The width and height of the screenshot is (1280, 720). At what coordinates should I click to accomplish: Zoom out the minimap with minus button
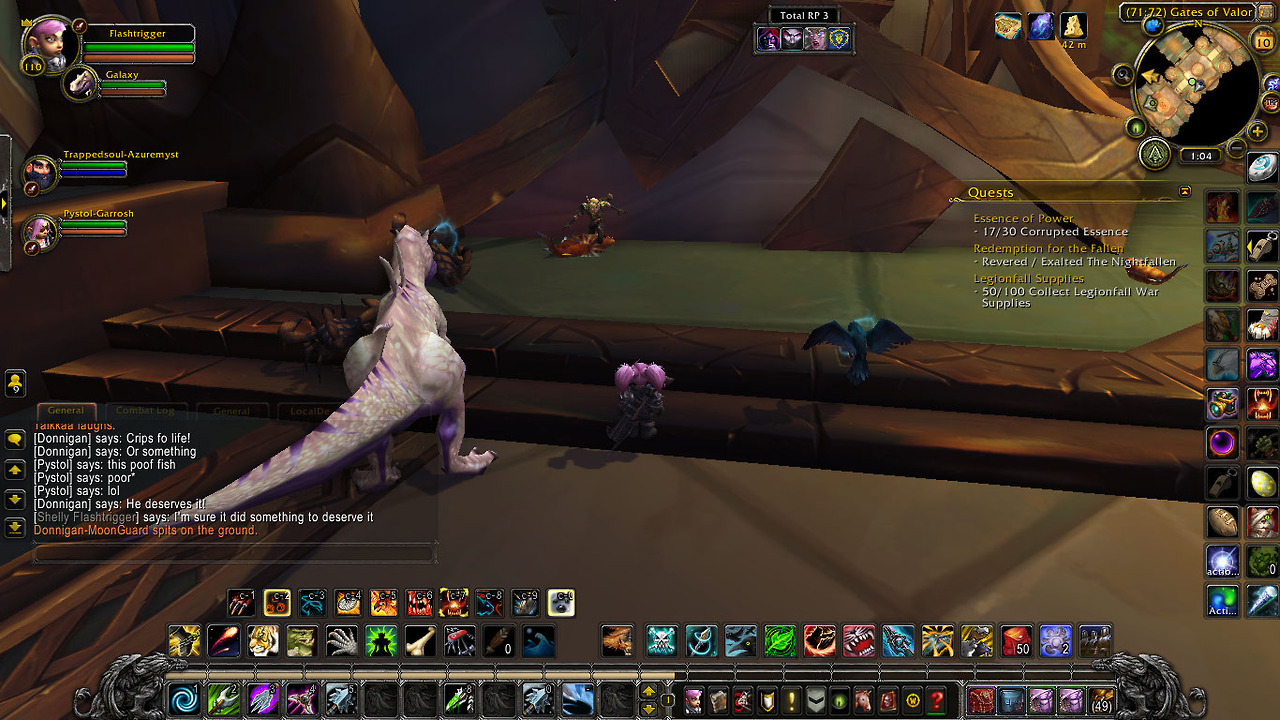1236,148
